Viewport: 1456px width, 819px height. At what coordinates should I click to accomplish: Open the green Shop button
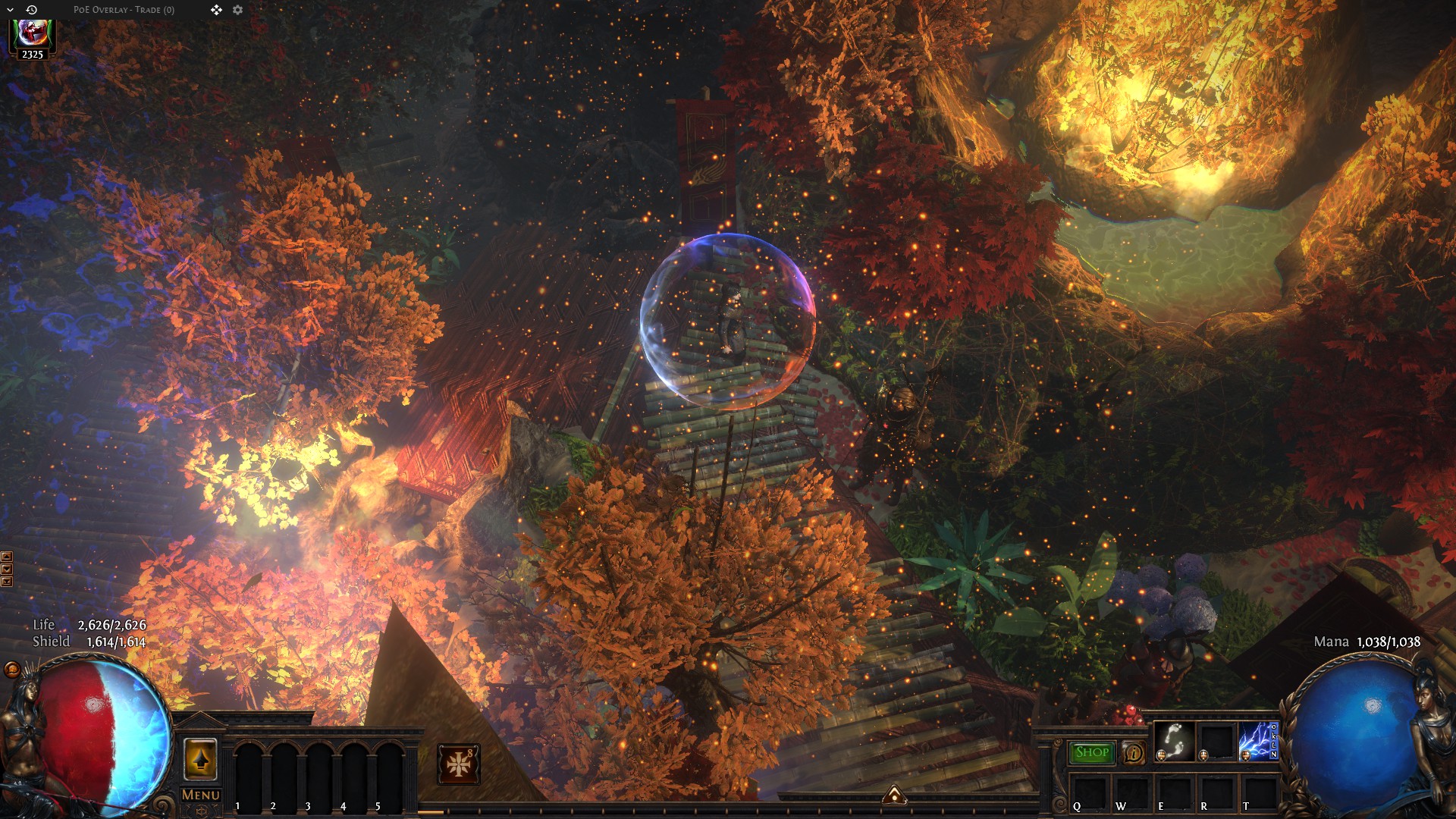(x=1092, y=752)
